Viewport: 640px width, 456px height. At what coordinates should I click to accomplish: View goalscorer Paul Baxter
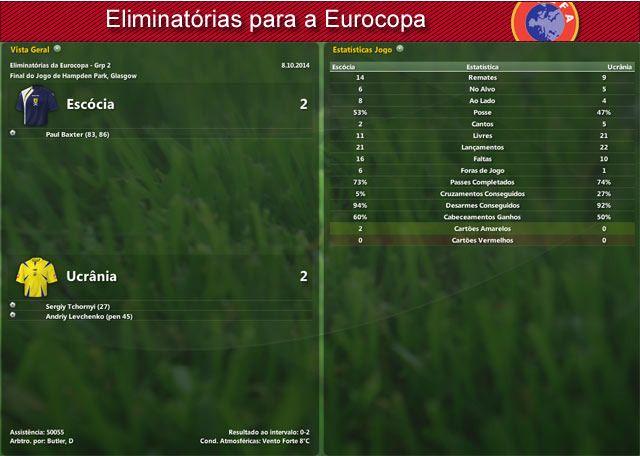(83, 133)
